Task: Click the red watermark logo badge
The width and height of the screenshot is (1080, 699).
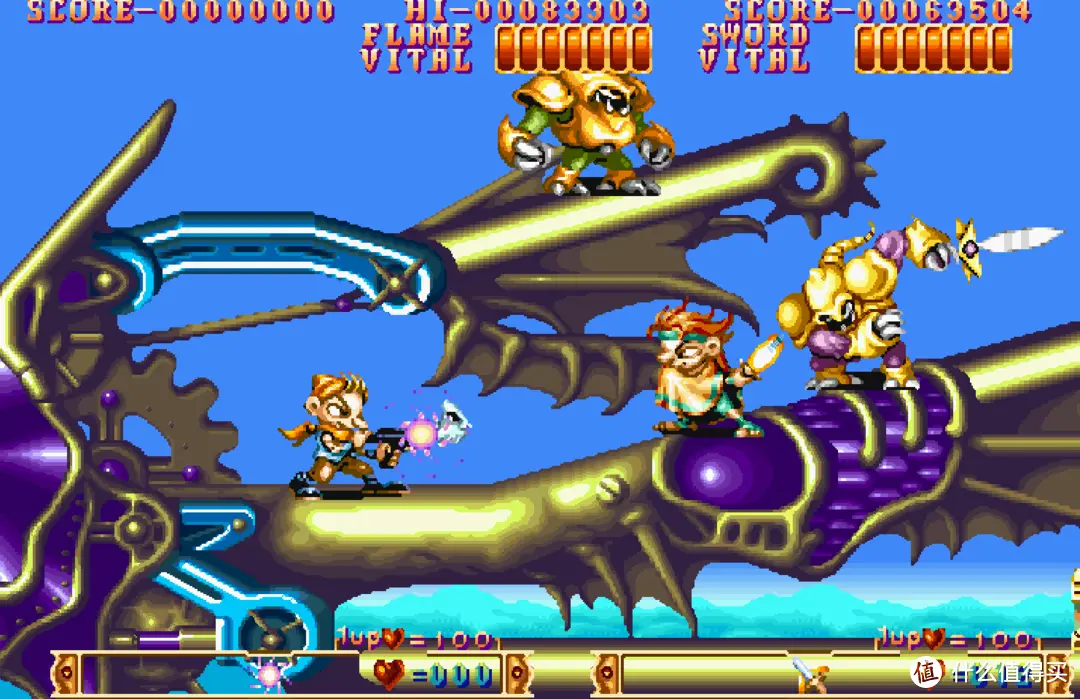Action: pyautogui.click(x=929, y=670)
